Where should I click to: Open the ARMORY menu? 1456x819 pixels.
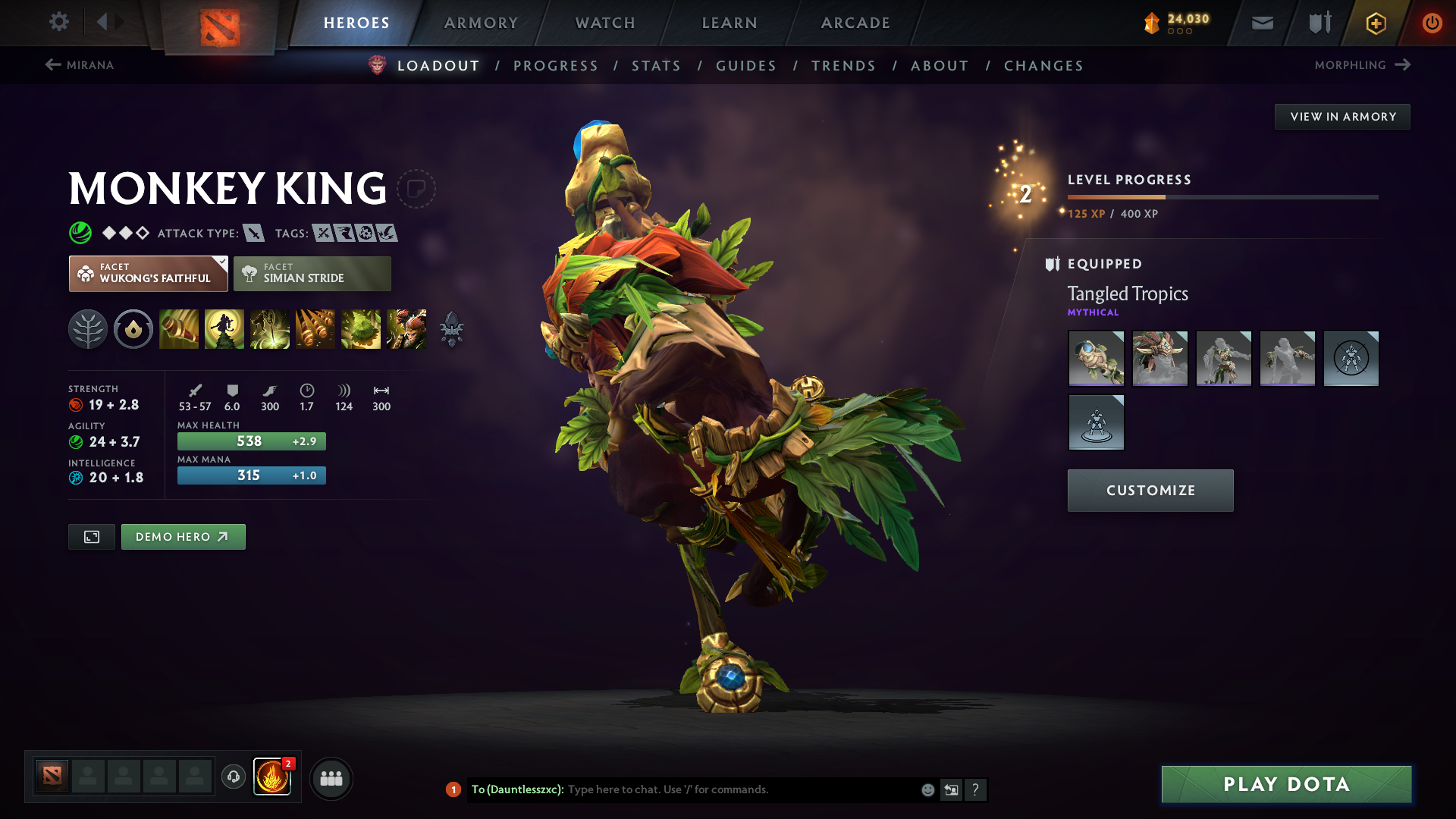tap(481, 23)
